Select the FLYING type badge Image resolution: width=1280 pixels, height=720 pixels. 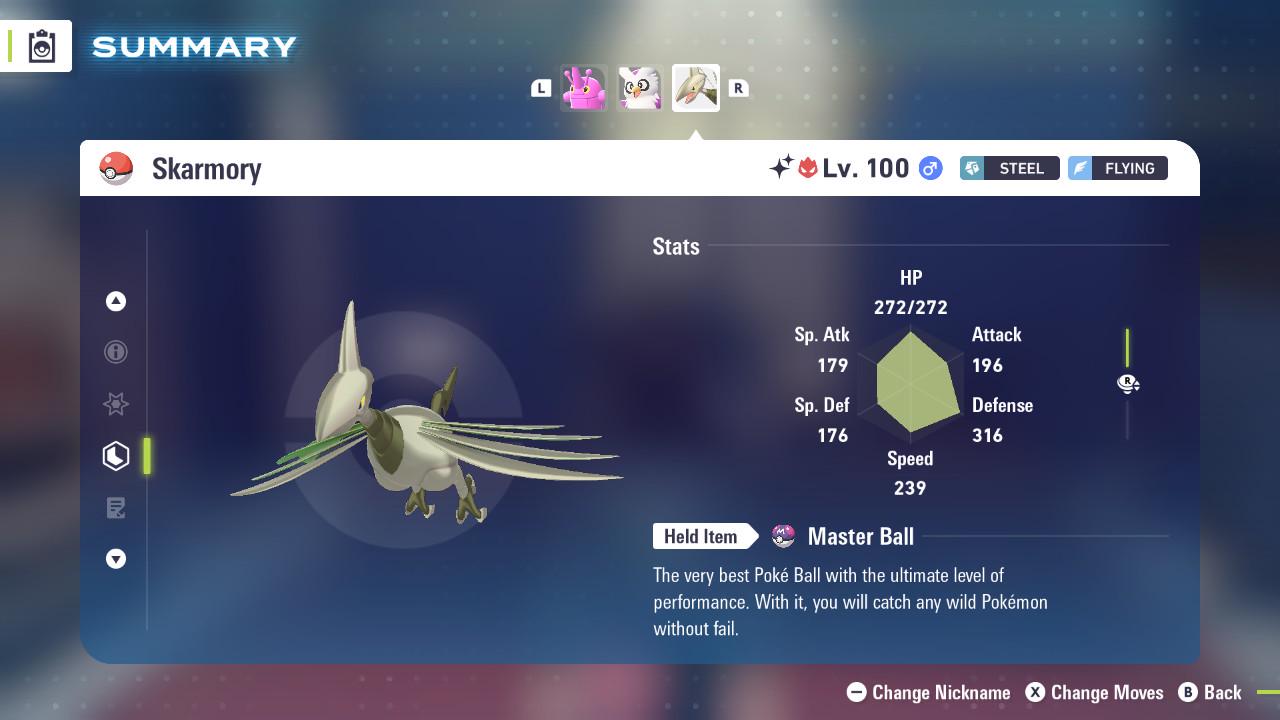[x=1117, y=168]
